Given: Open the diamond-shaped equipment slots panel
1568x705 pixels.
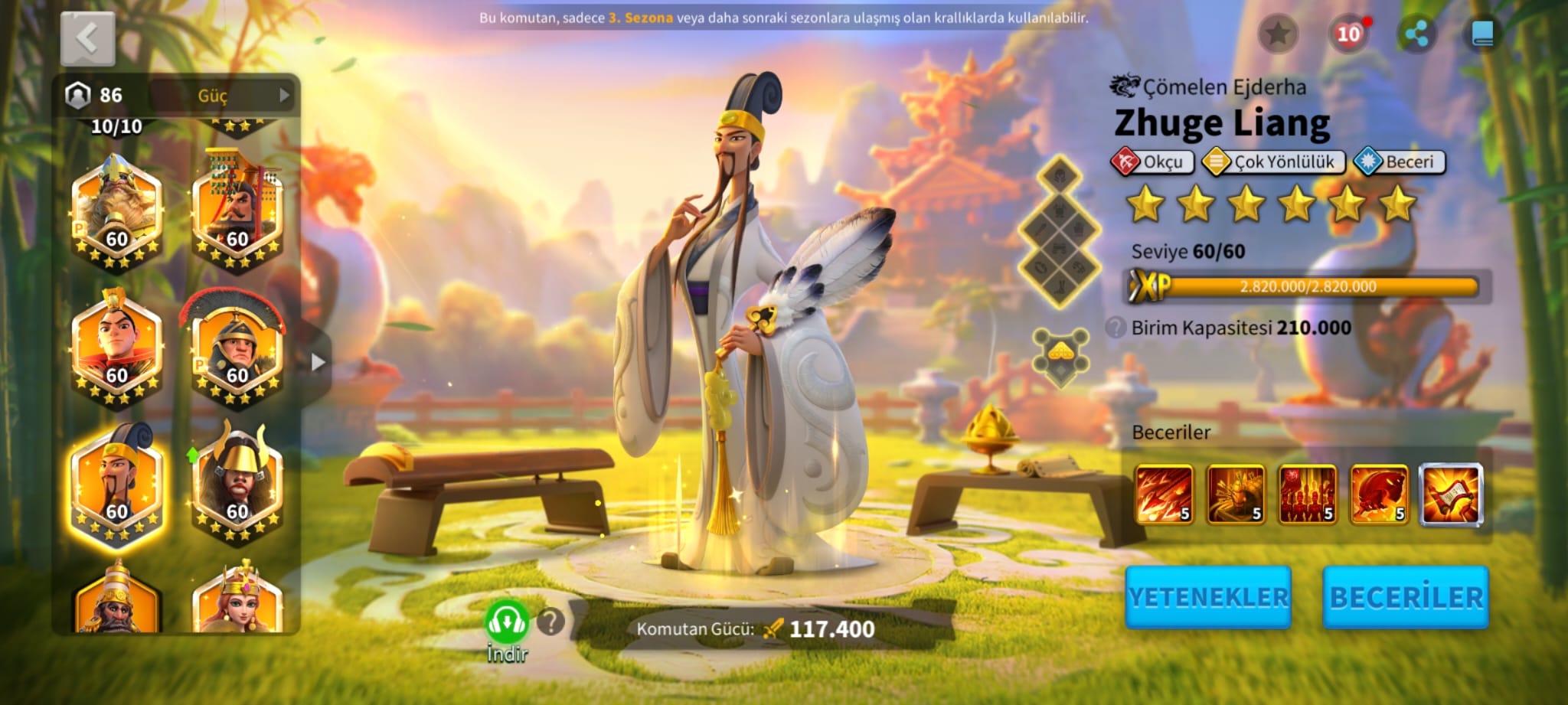Looking at the screenshot, I should (1060, 231).
